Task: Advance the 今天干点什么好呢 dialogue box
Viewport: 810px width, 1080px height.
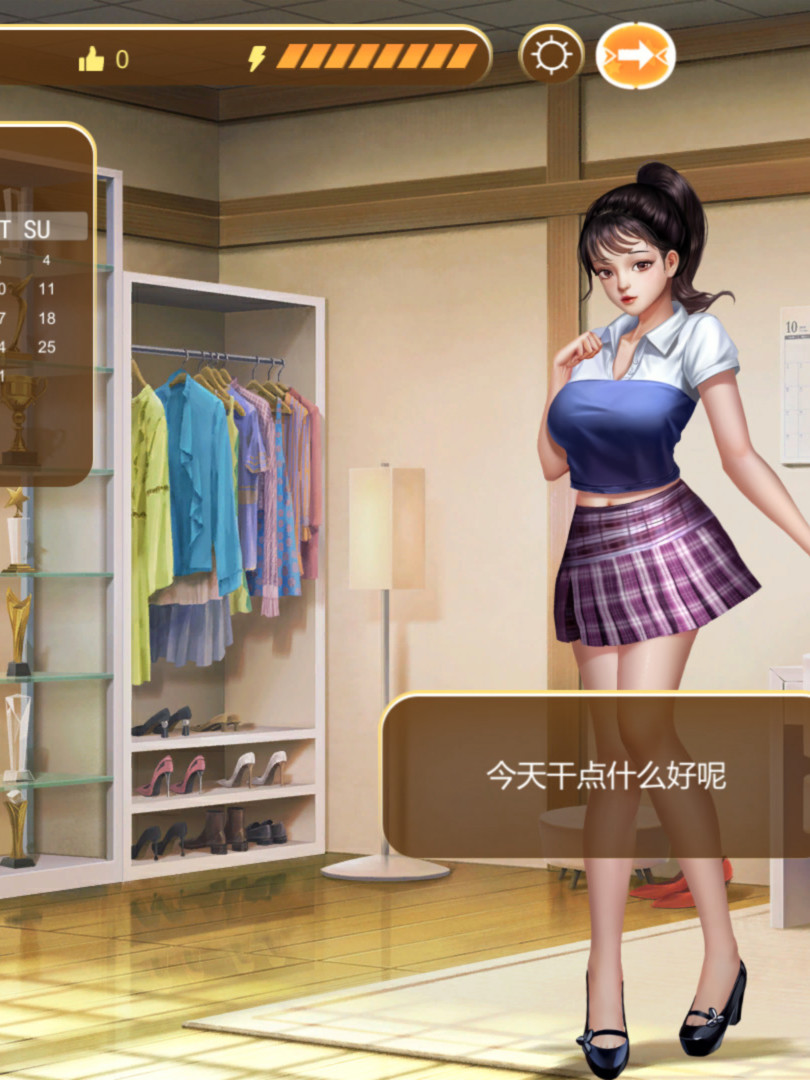Action: (604, 775)
